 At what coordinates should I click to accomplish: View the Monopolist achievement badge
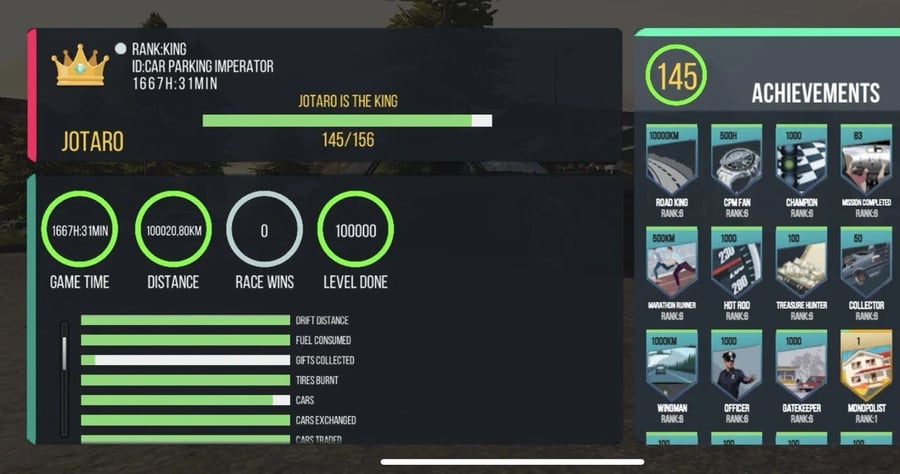click(x=866, y=368)
